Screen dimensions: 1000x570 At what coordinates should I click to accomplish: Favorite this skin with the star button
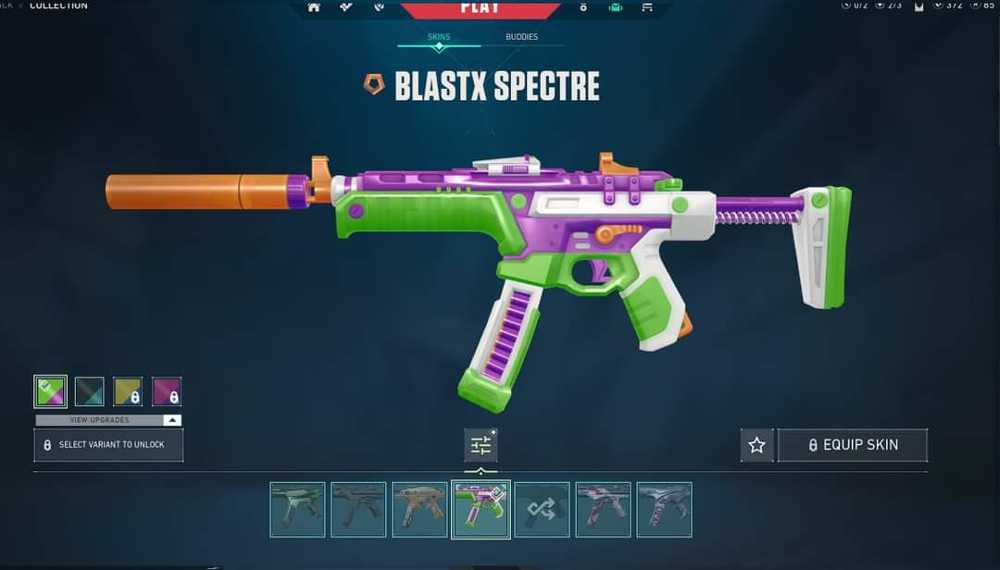[x=757, y=445]
